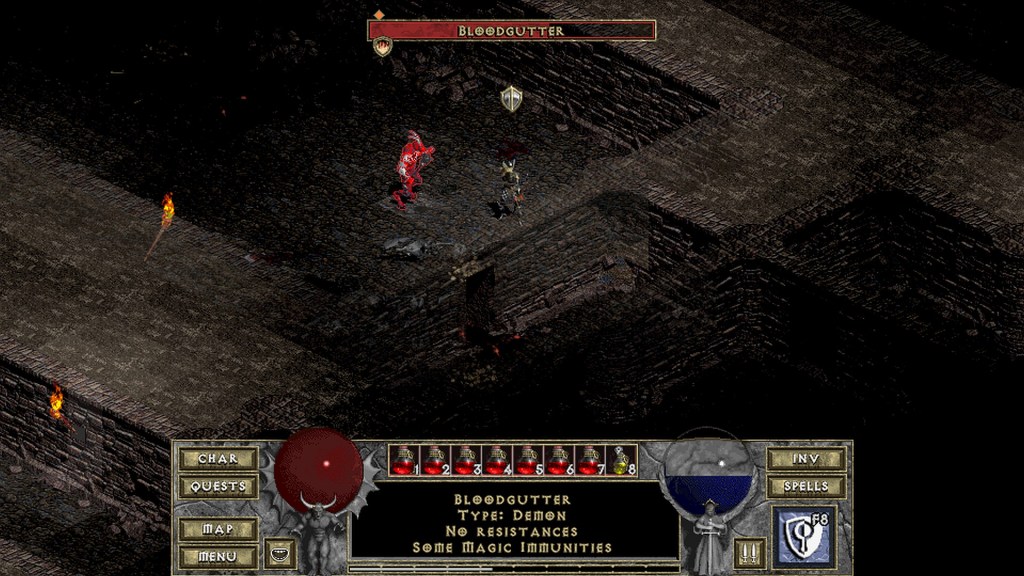Open the CHAR character sheet
Viewport: 1024px width, 576px height.
point(218,459)
